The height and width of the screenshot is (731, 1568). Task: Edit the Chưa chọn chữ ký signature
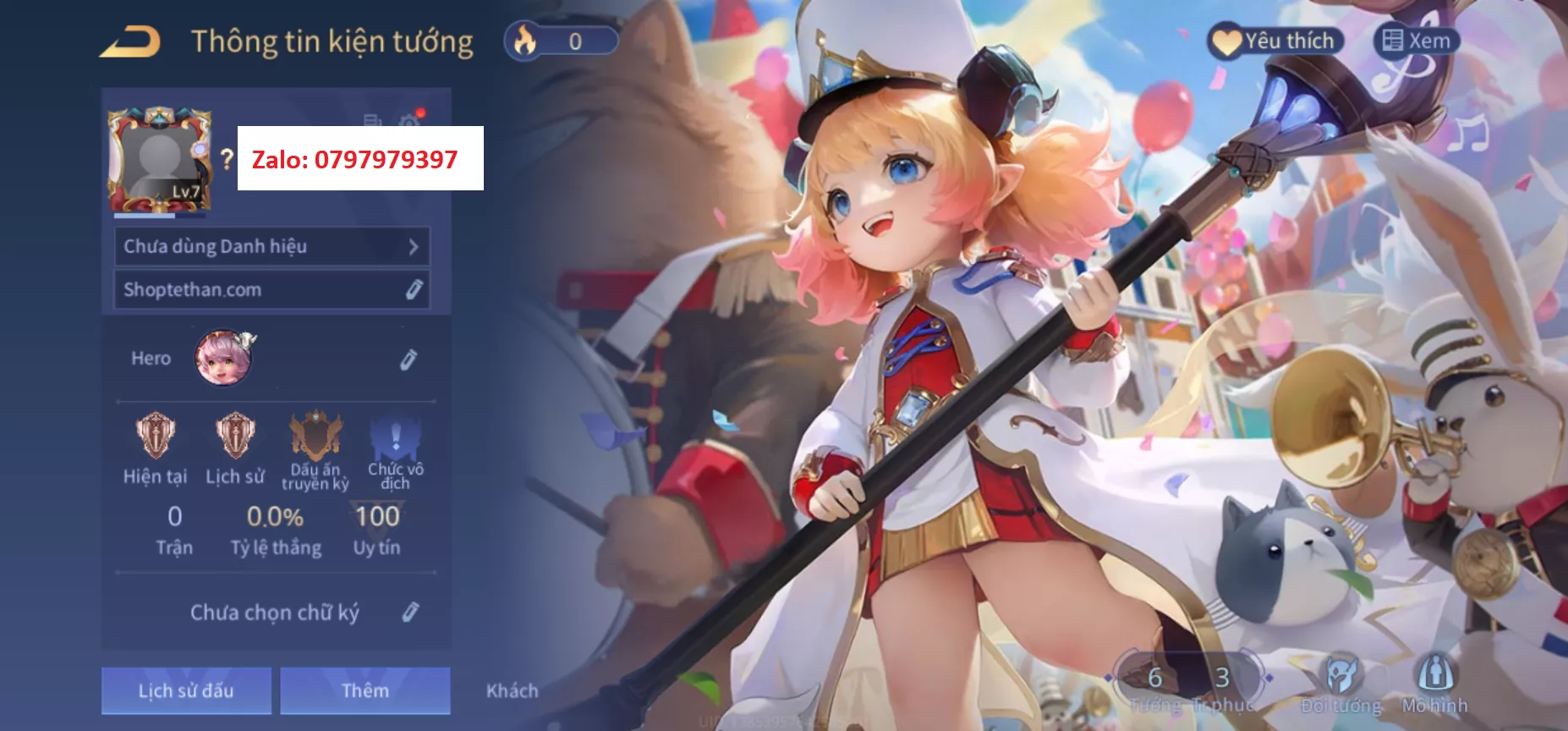coord(410,612)
